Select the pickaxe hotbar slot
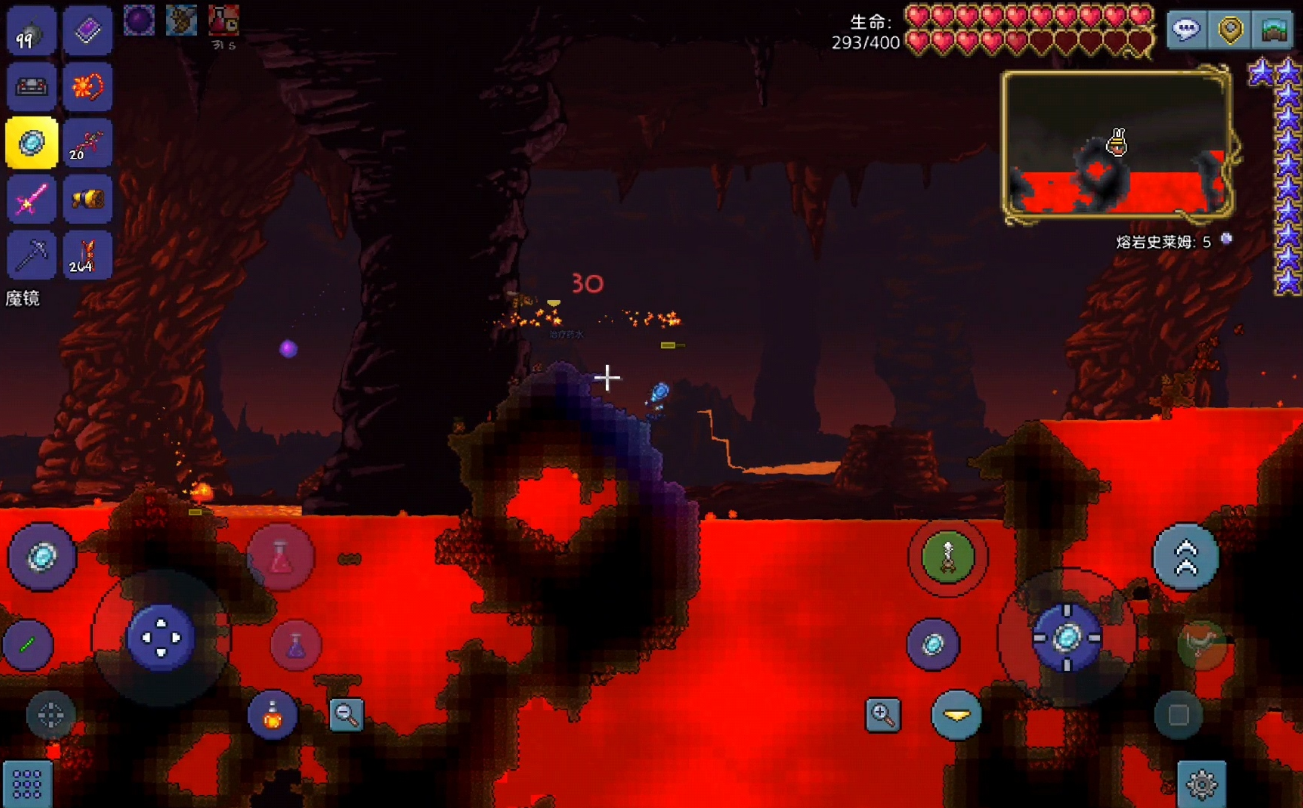Image resolution: width=1303 pixels, height=808 pixels. pos(31,255)
